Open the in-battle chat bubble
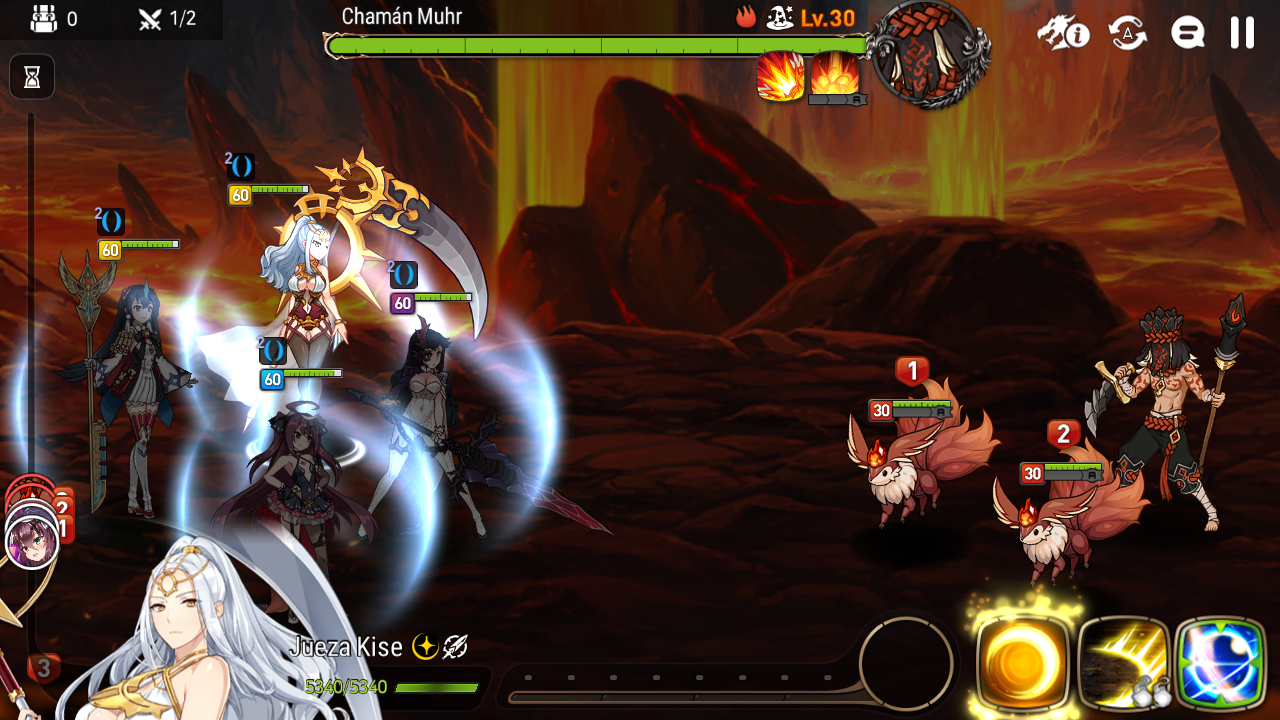This screenshot has width=1280, height=720. (x=1186, y=31)
